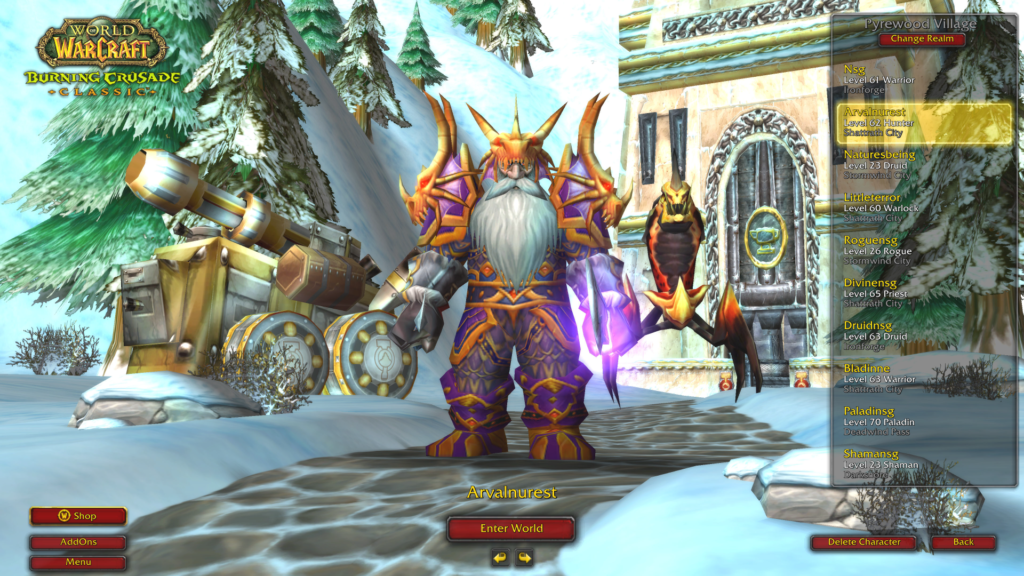Click the Delete Character button
Image resolution: width=1024 pixels, height=576 pixels.
click(863, 542)
